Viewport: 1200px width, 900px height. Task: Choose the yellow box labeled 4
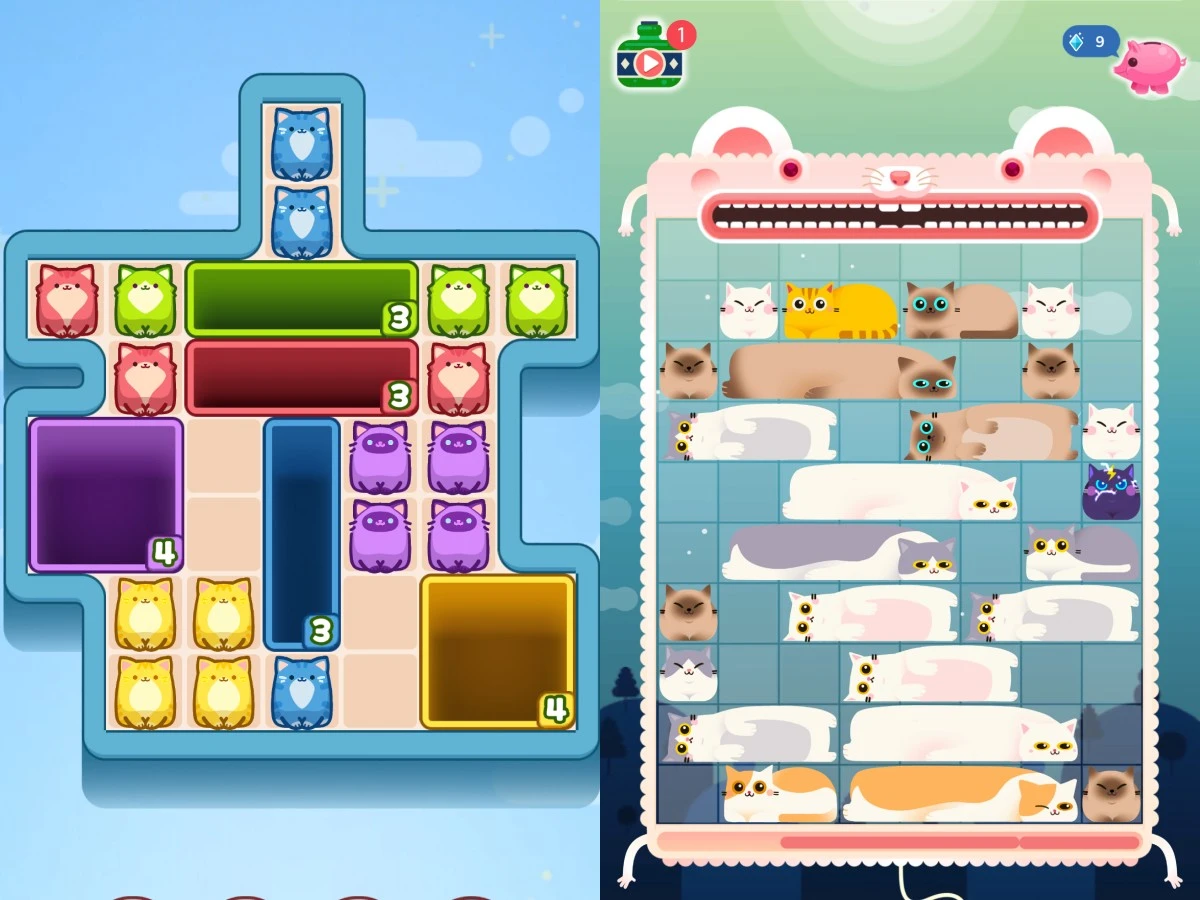(497, 650)
